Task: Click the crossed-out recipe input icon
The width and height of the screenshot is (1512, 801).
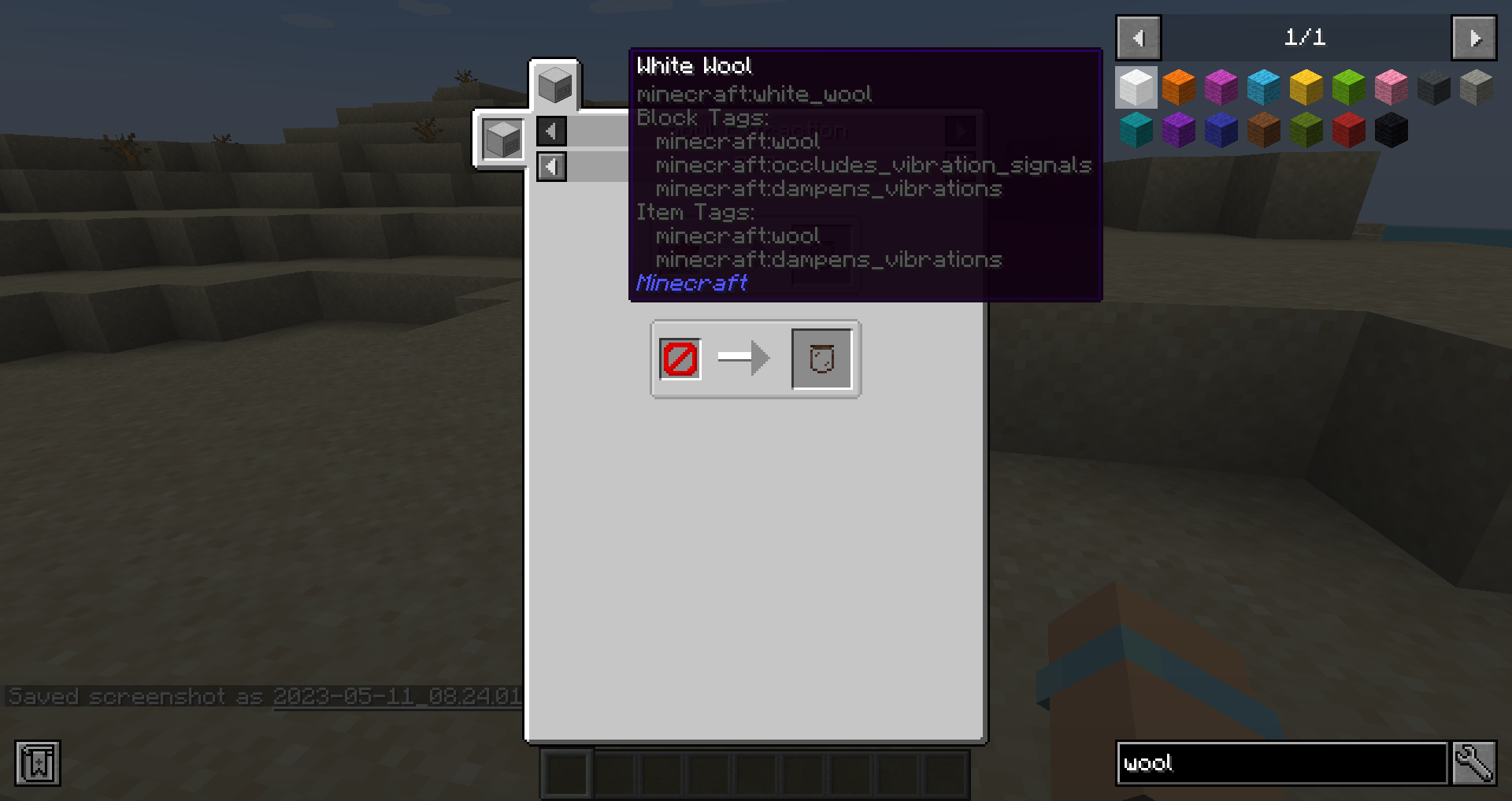Action: coord(679,358)
